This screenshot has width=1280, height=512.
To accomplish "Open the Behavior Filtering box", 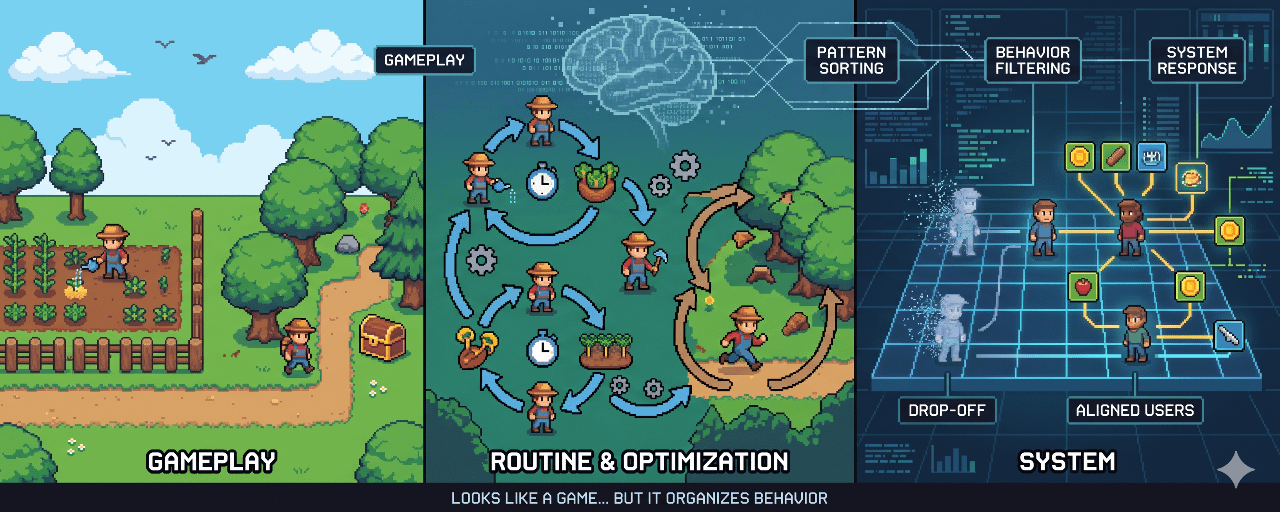I will 1032,59.
